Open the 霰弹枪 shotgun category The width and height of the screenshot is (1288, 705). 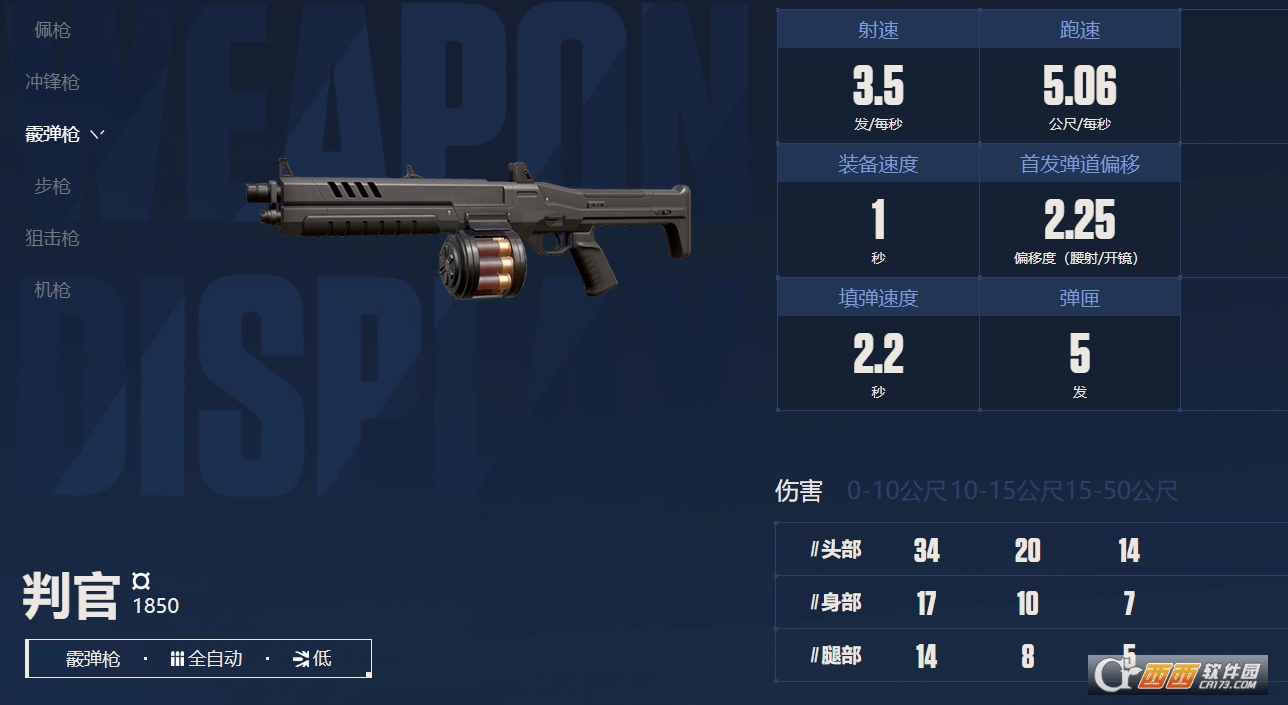click(x=53, y=134)
